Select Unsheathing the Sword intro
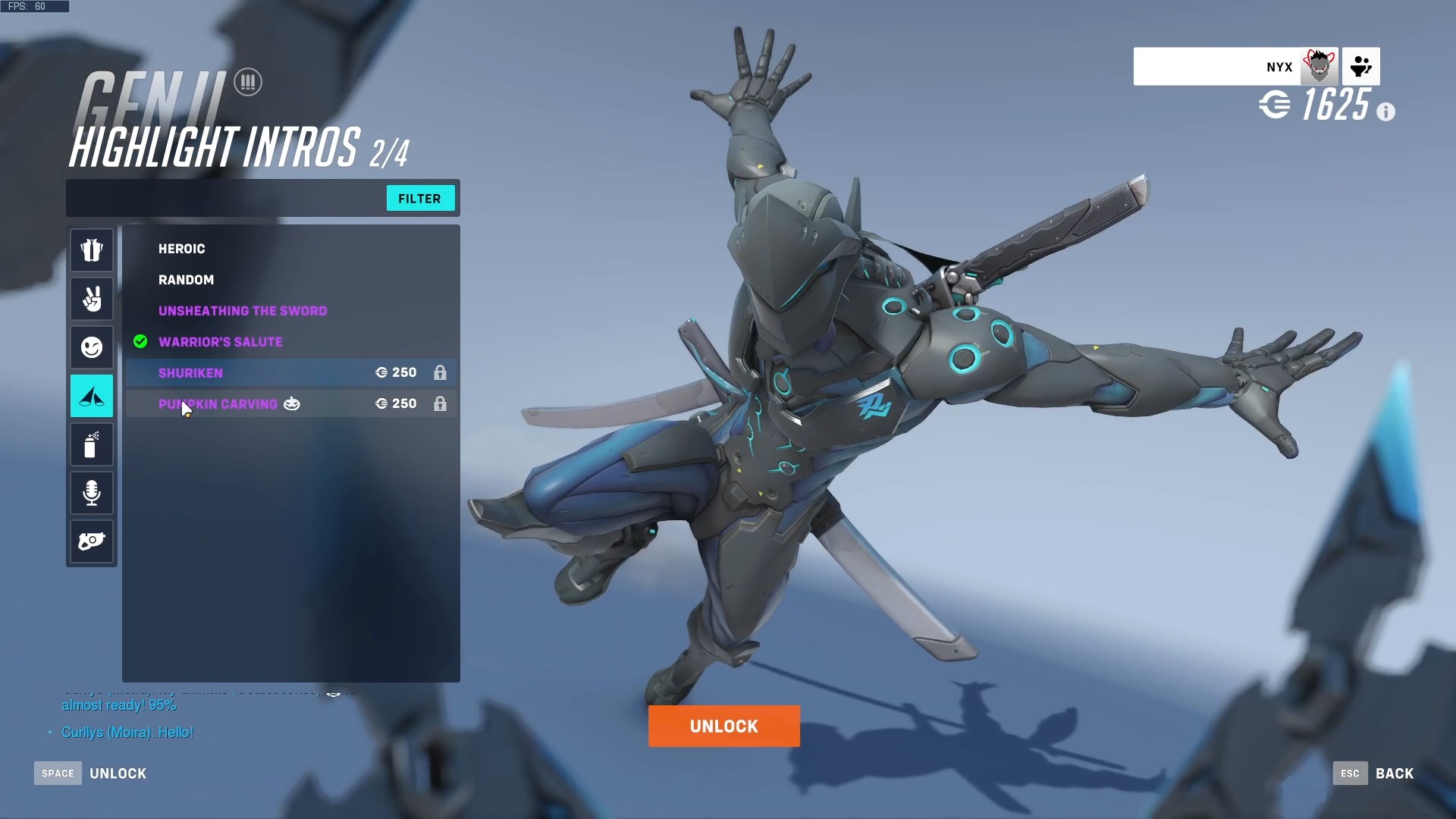The width and height of the screenshot is (1456, 819). coord(243,311)
